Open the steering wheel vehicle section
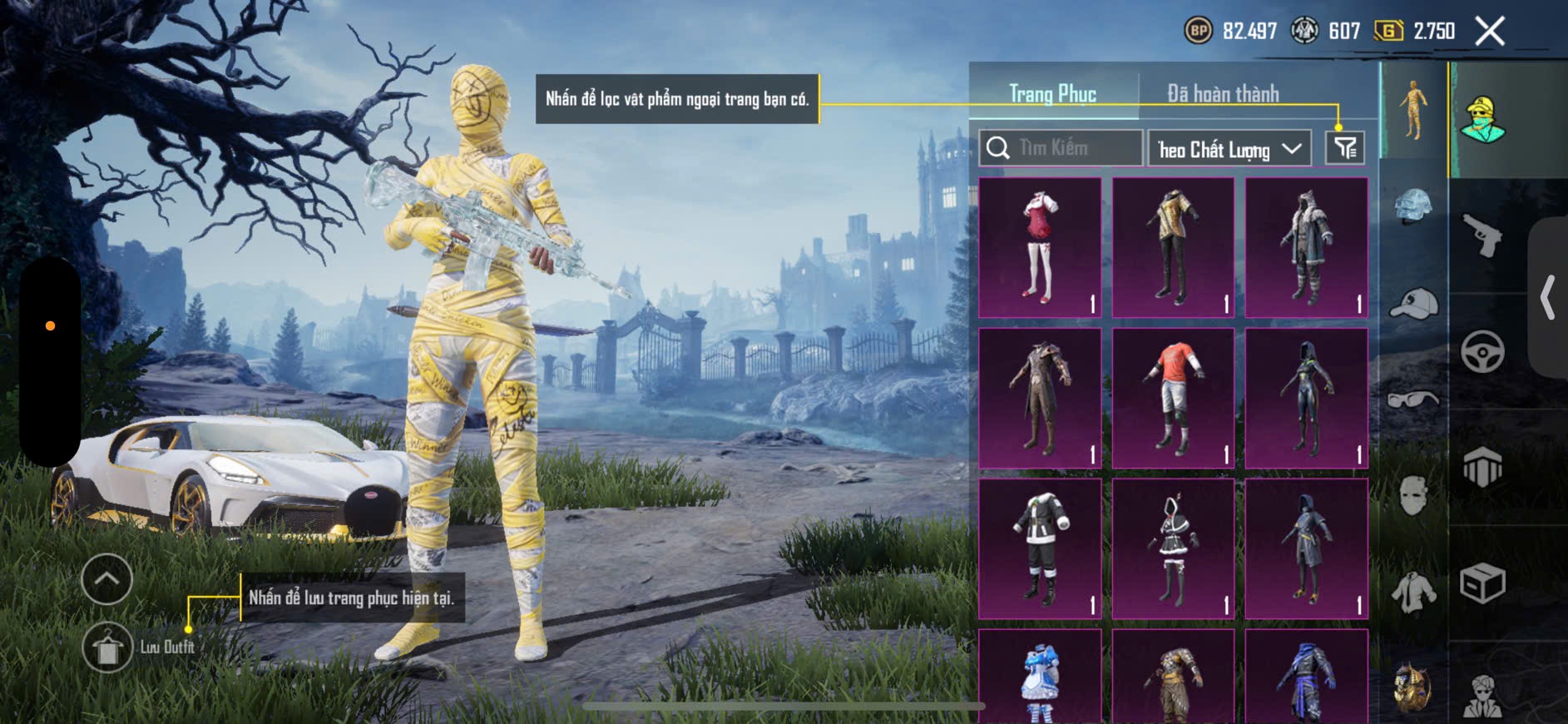Image resolution: width=1568 pixels, height=724 pixels. pos(1482,351)
